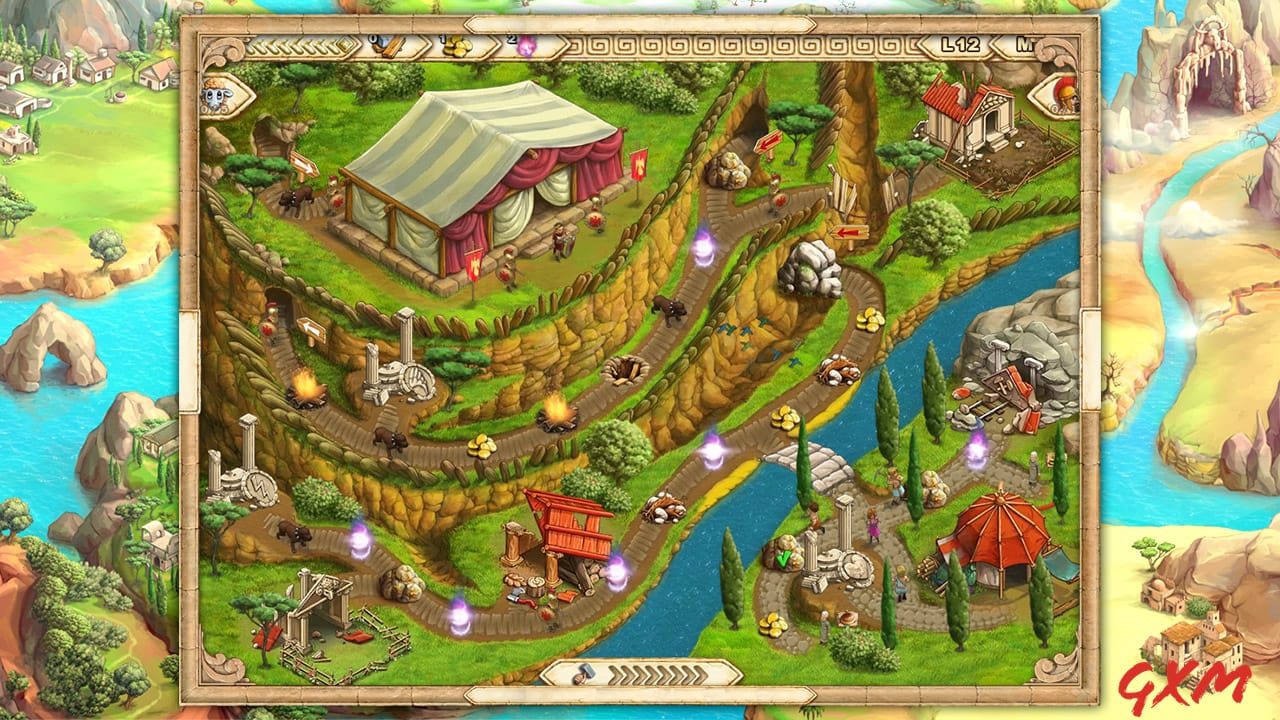This screenshot has height=720, width=1280.
Task: Select the red sawmill building
Action: [x=572, y=532]
